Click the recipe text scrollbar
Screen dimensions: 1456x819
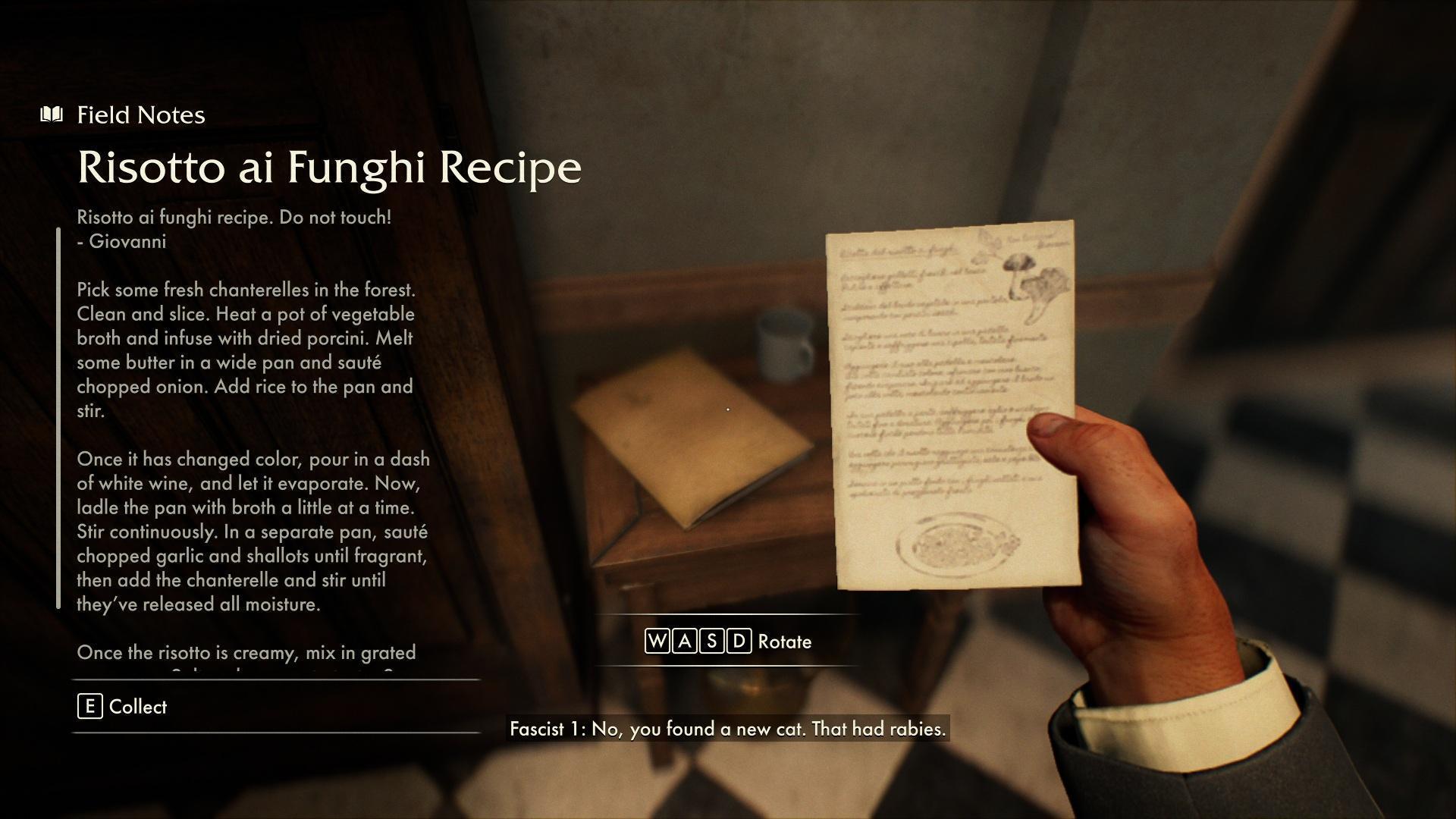58,418
